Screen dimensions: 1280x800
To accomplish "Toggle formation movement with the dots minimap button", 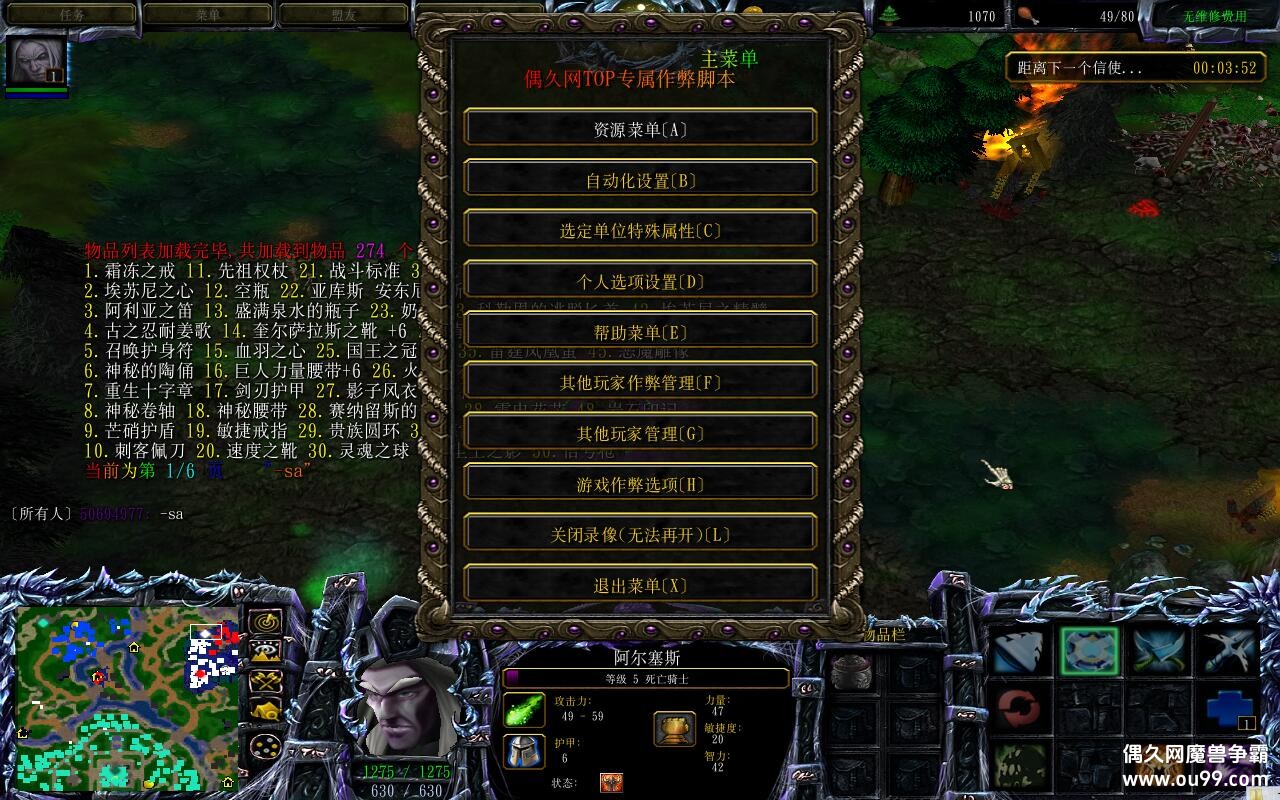I will click(265, 744).
